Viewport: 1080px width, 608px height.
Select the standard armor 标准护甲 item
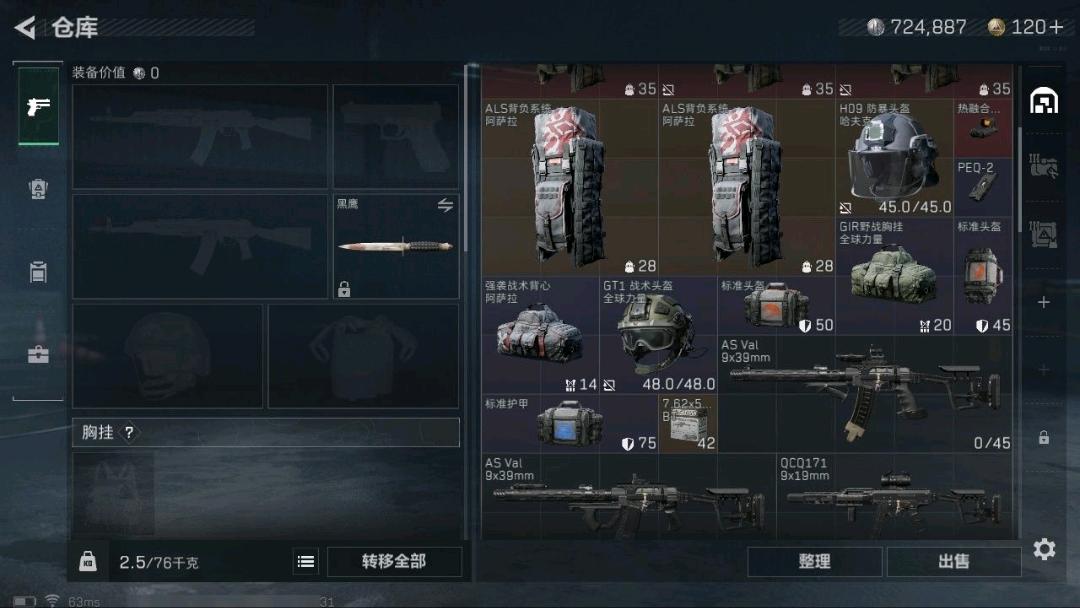570,424
